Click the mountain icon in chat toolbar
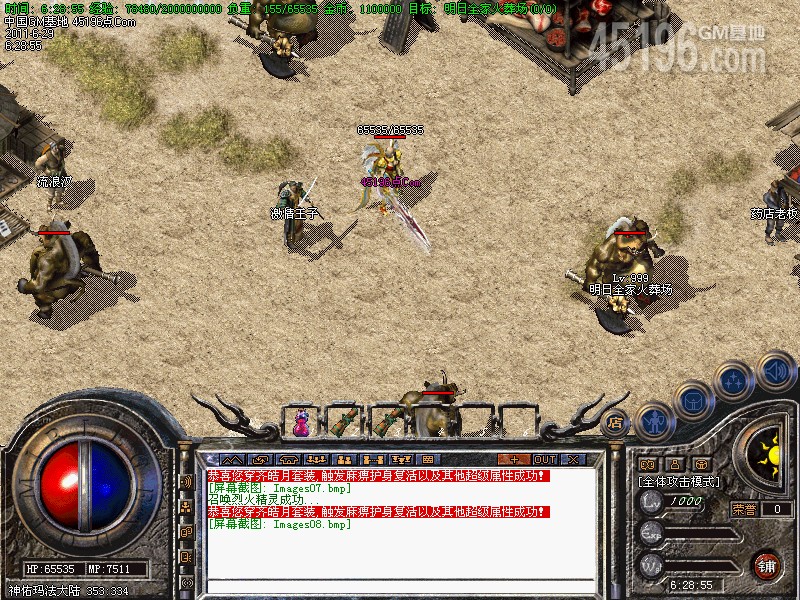Image resolution: width=800 pixels, height=600 pixels. (233, 459)
